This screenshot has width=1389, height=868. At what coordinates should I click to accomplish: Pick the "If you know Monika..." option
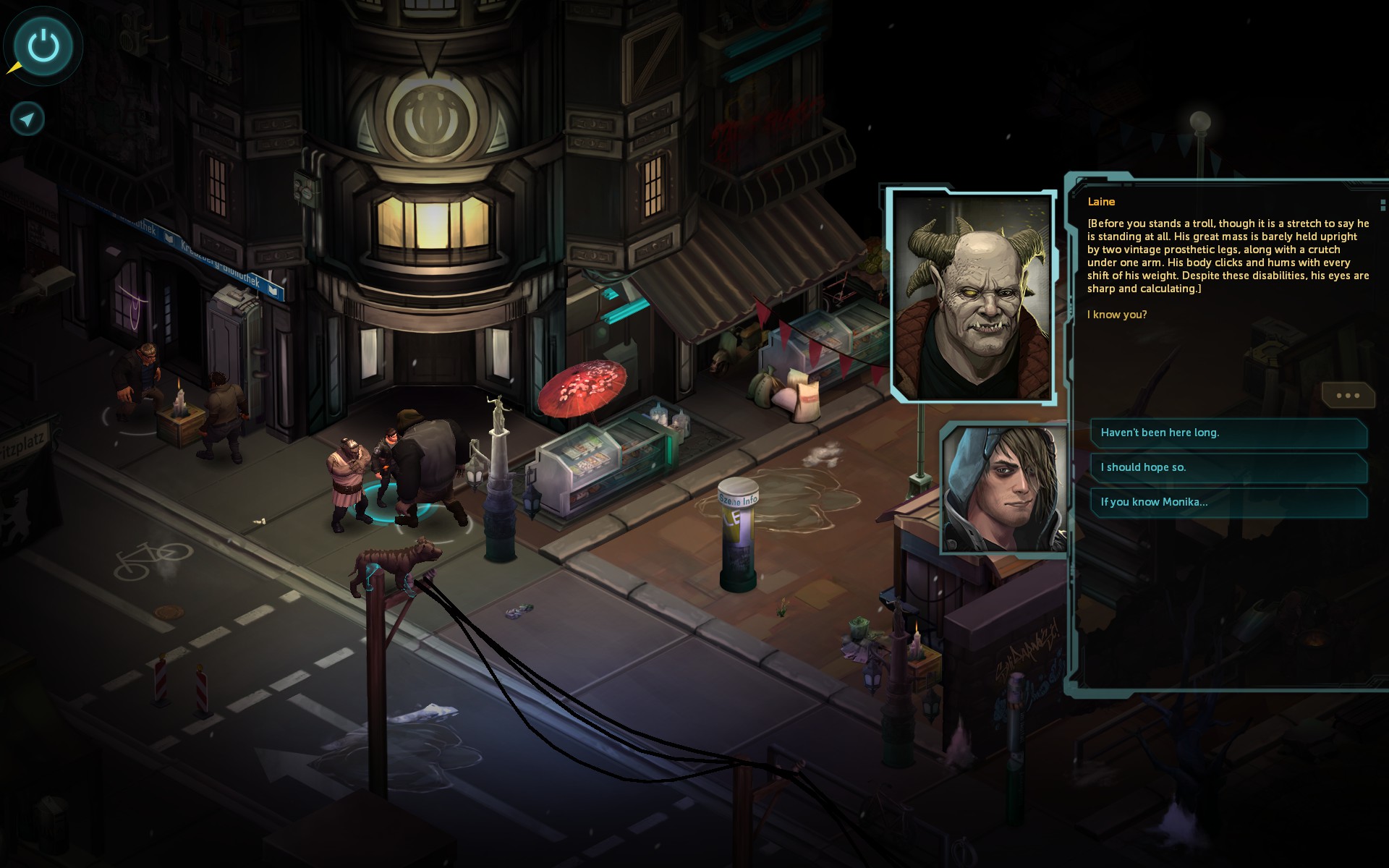(x=1228, y=502)
